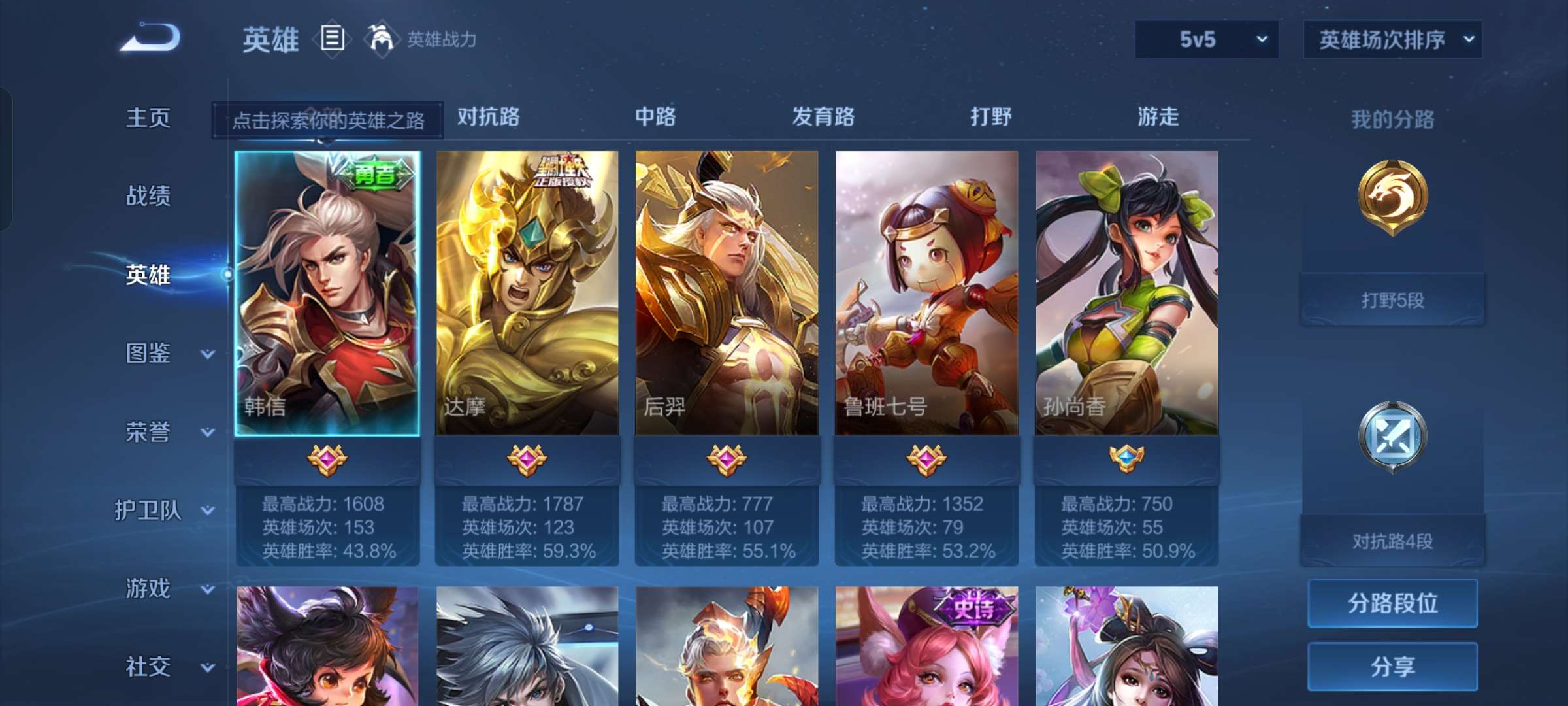The width and height of the screenshot is (1568, 706).
Task: Open the 5v5 mode dropdown
Action: point(1205,40)
